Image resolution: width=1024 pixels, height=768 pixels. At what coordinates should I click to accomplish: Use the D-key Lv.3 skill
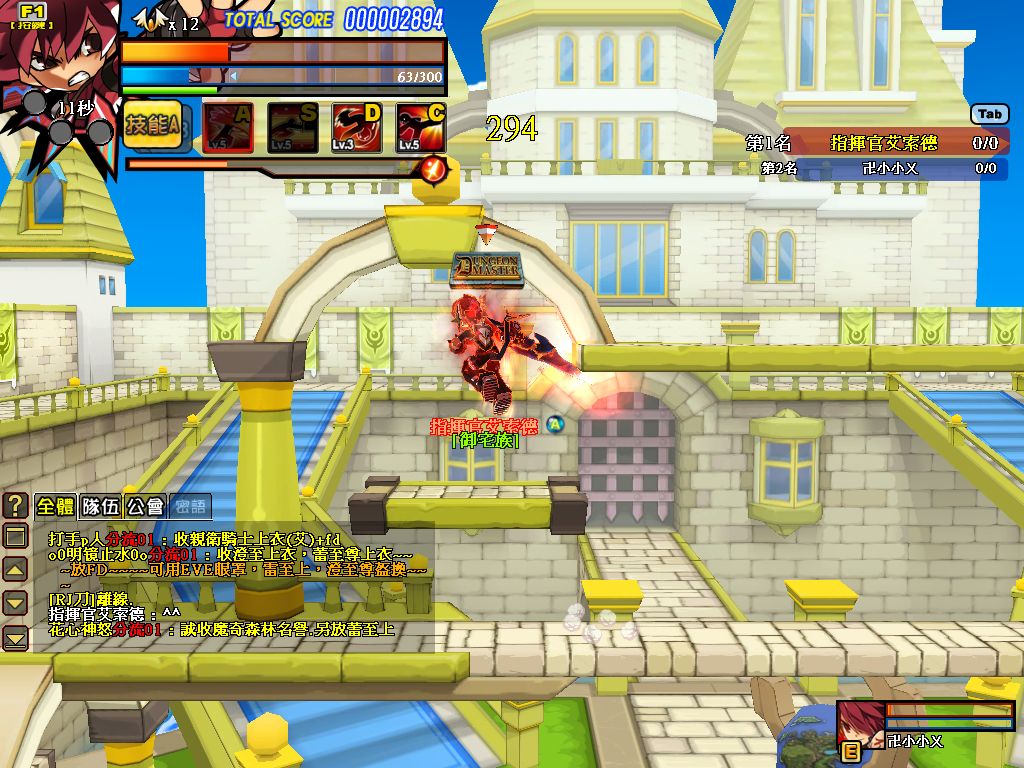point(357,128)
